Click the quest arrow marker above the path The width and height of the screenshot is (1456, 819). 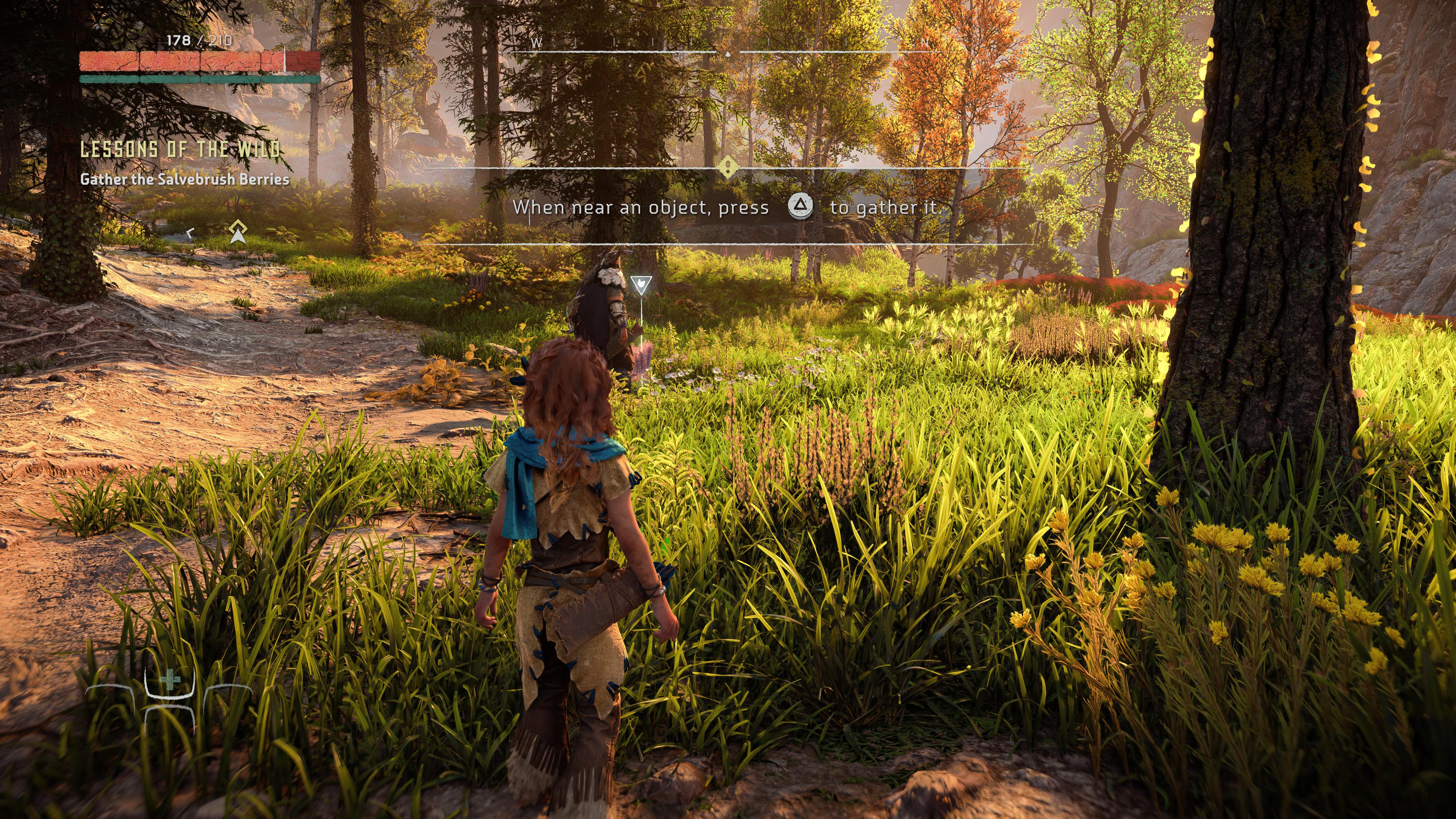click(x=238, y=232)
